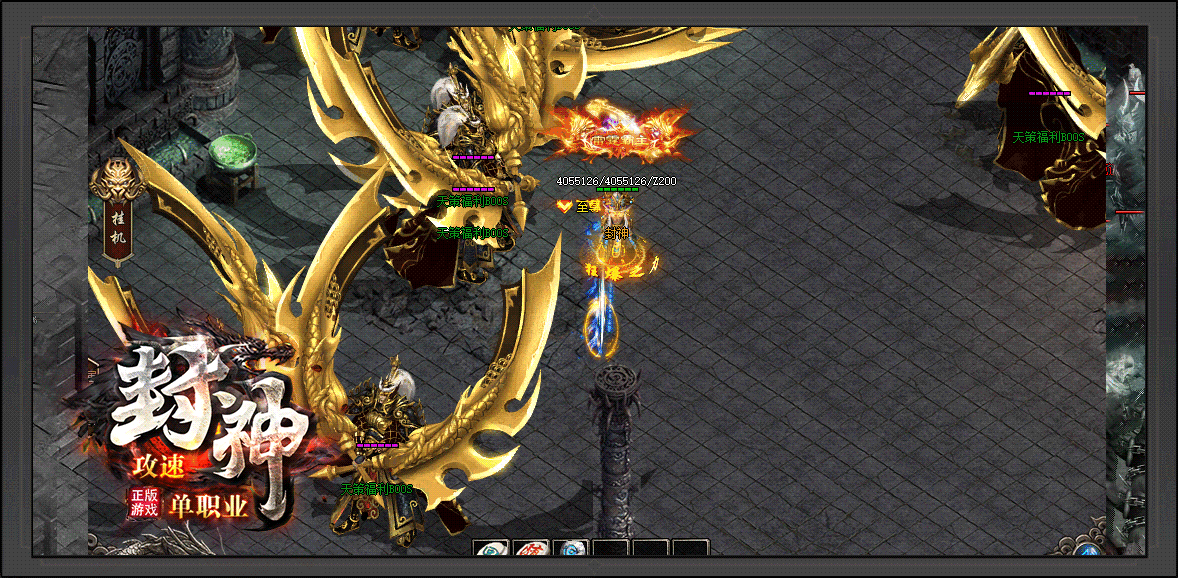Screen dimensions: 1178x578
Task: Use the blue rune stone hotbar slot
Action: click(571, 549)
